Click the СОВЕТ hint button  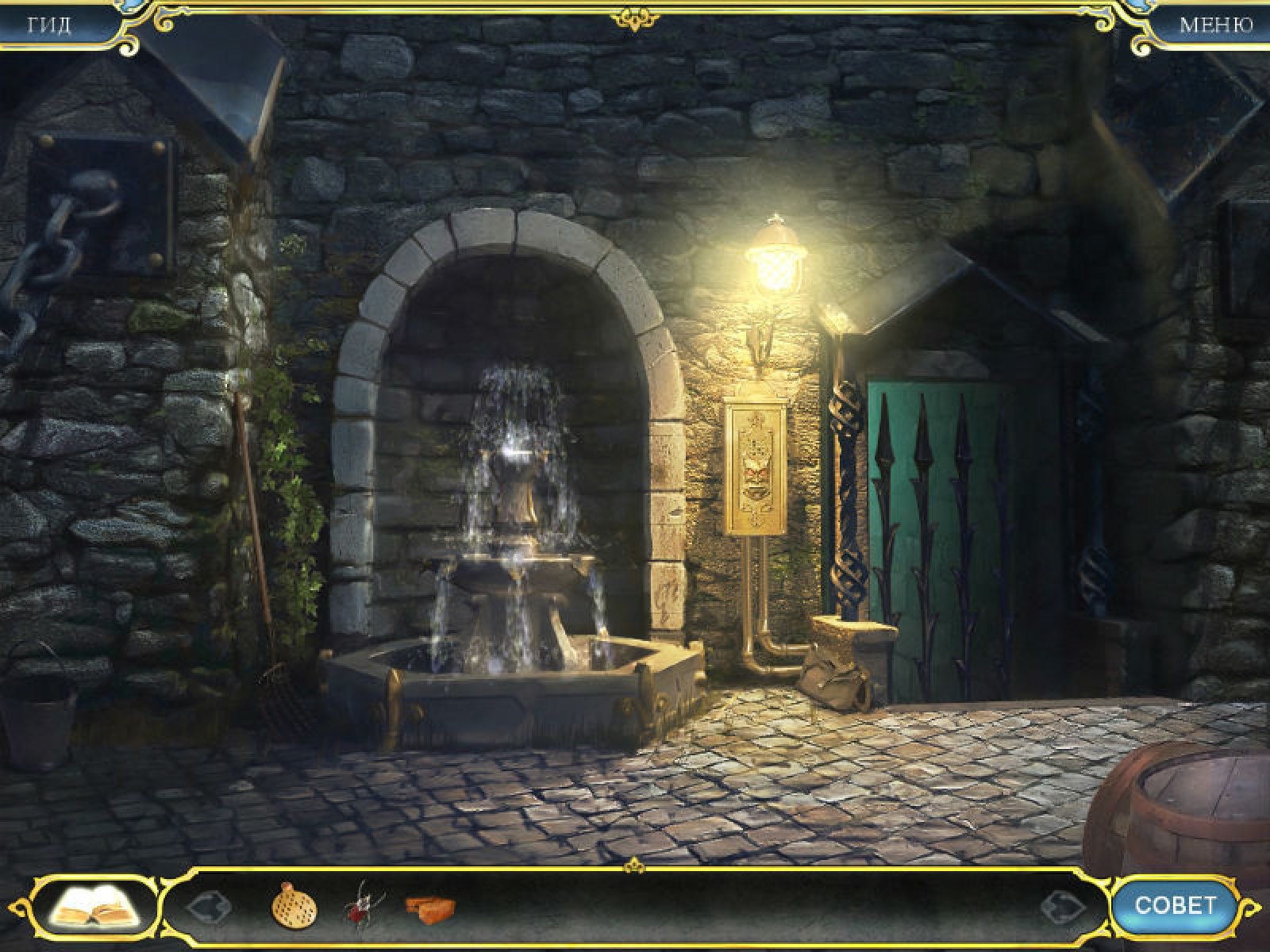(x=1175, y=905)
